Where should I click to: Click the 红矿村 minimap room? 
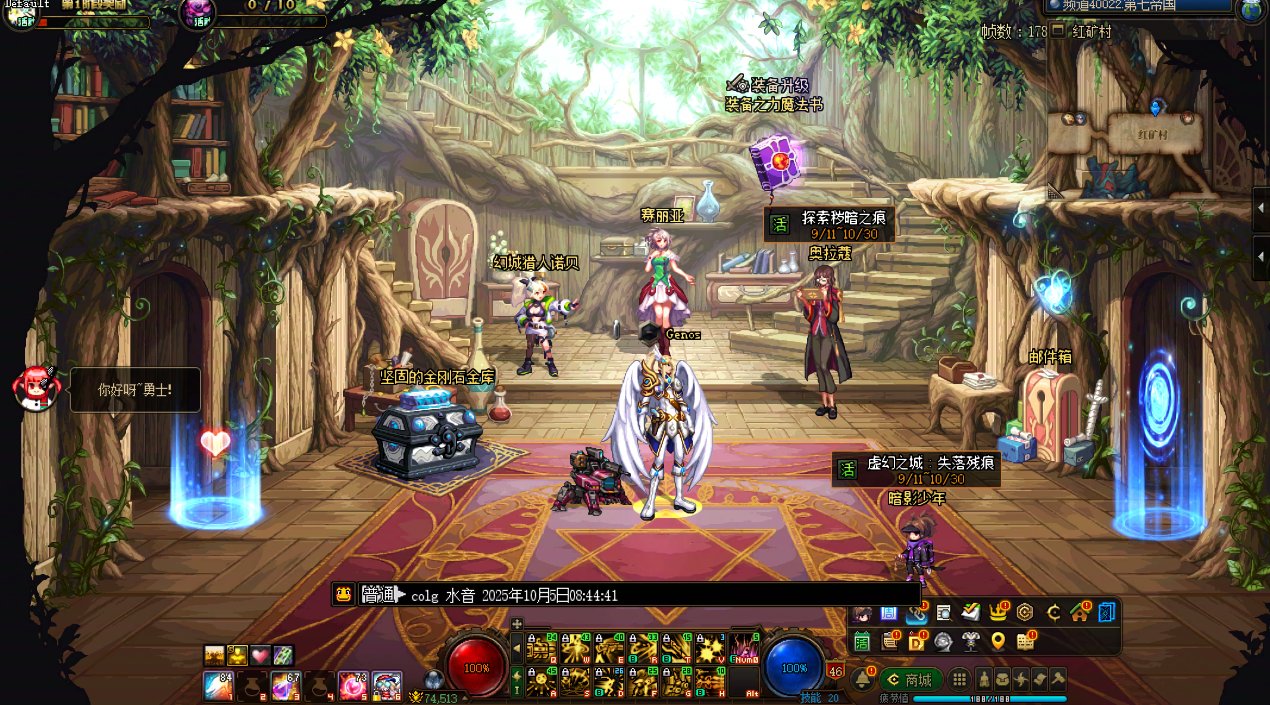[x=1152, y=133]
